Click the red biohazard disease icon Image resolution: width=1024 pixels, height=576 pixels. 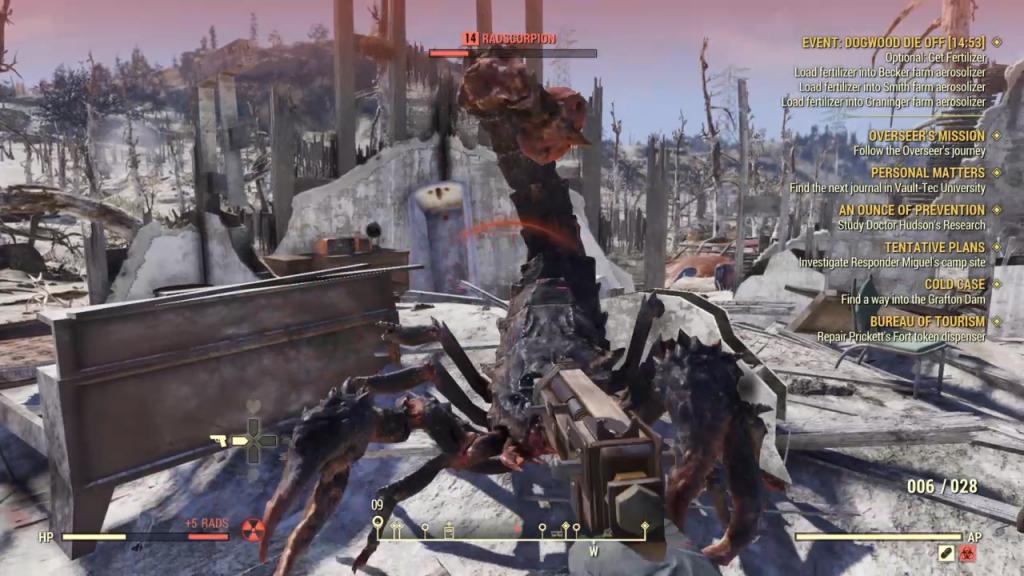click(x=969, y=552)
